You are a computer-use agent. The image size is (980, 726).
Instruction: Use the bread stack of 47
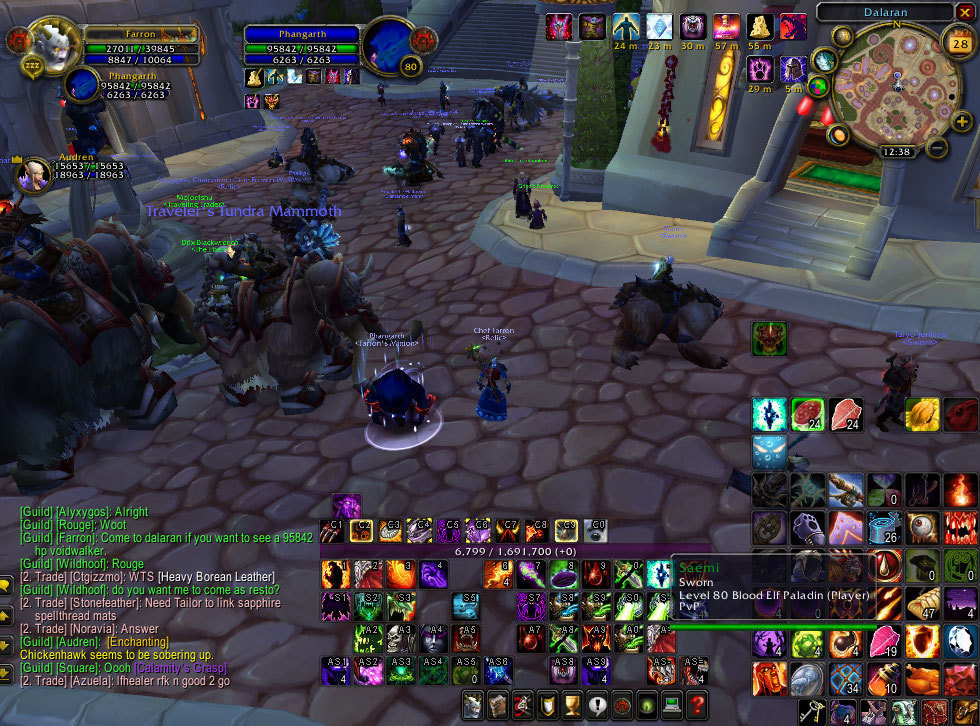point(923,604)
